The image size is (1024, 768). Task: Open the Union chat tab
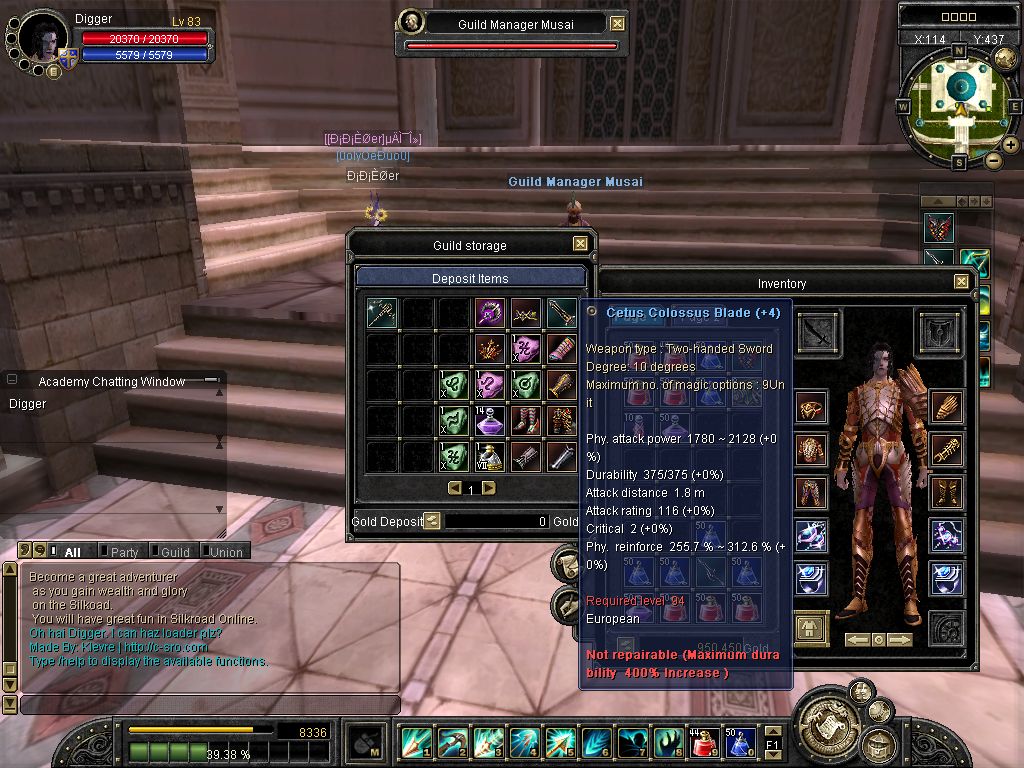(225, 552)
